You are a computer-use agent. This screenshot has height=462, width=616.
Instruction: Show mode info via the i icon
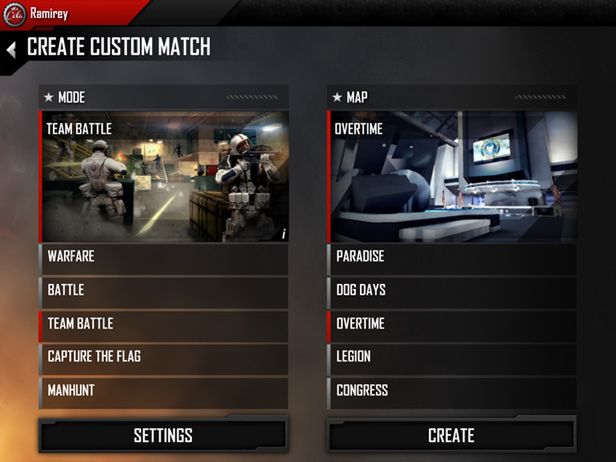pyautogui.click(x=281, y=233)
